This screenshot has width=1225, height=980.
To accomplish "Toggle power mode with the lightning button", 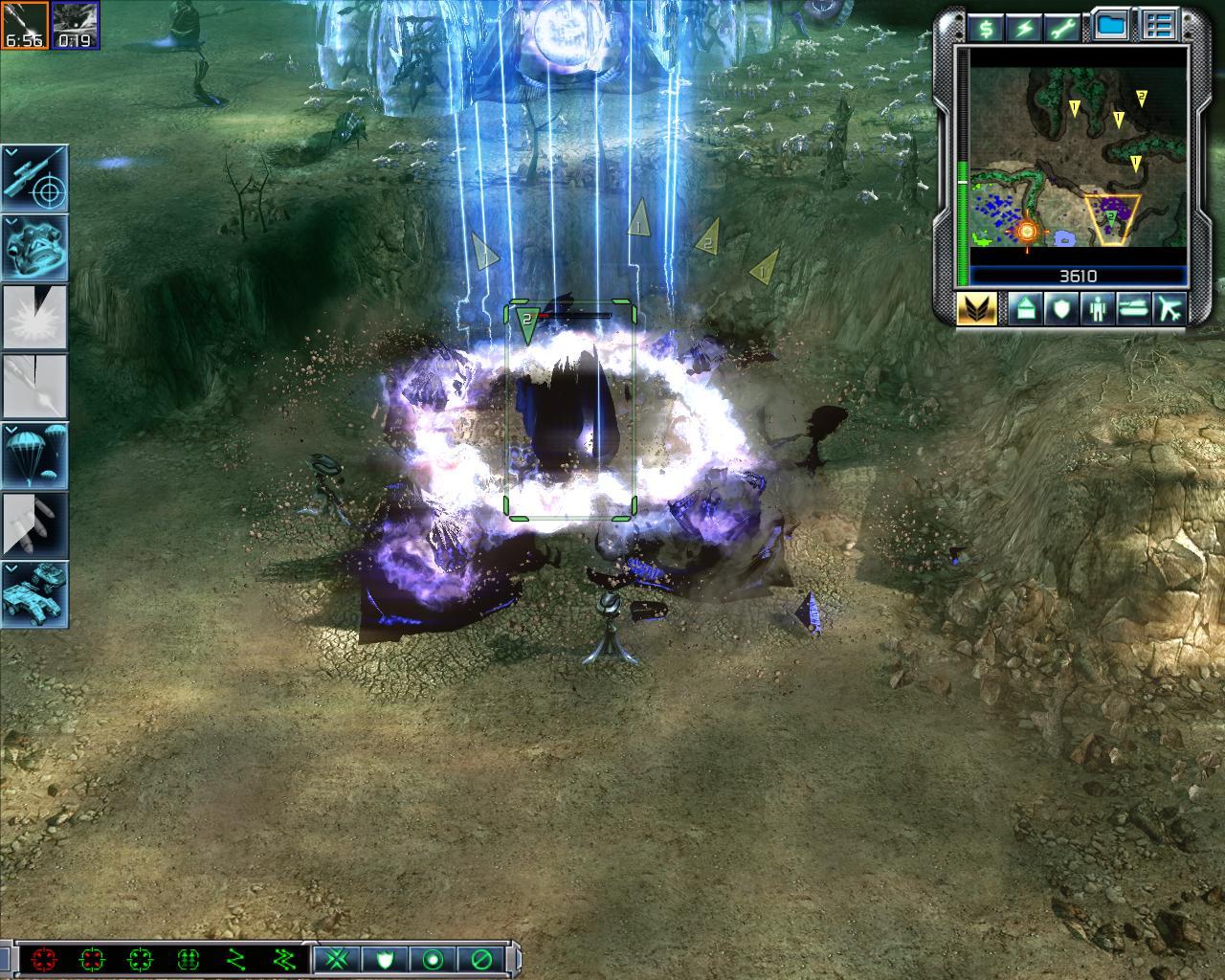I will click(1025, 28).
